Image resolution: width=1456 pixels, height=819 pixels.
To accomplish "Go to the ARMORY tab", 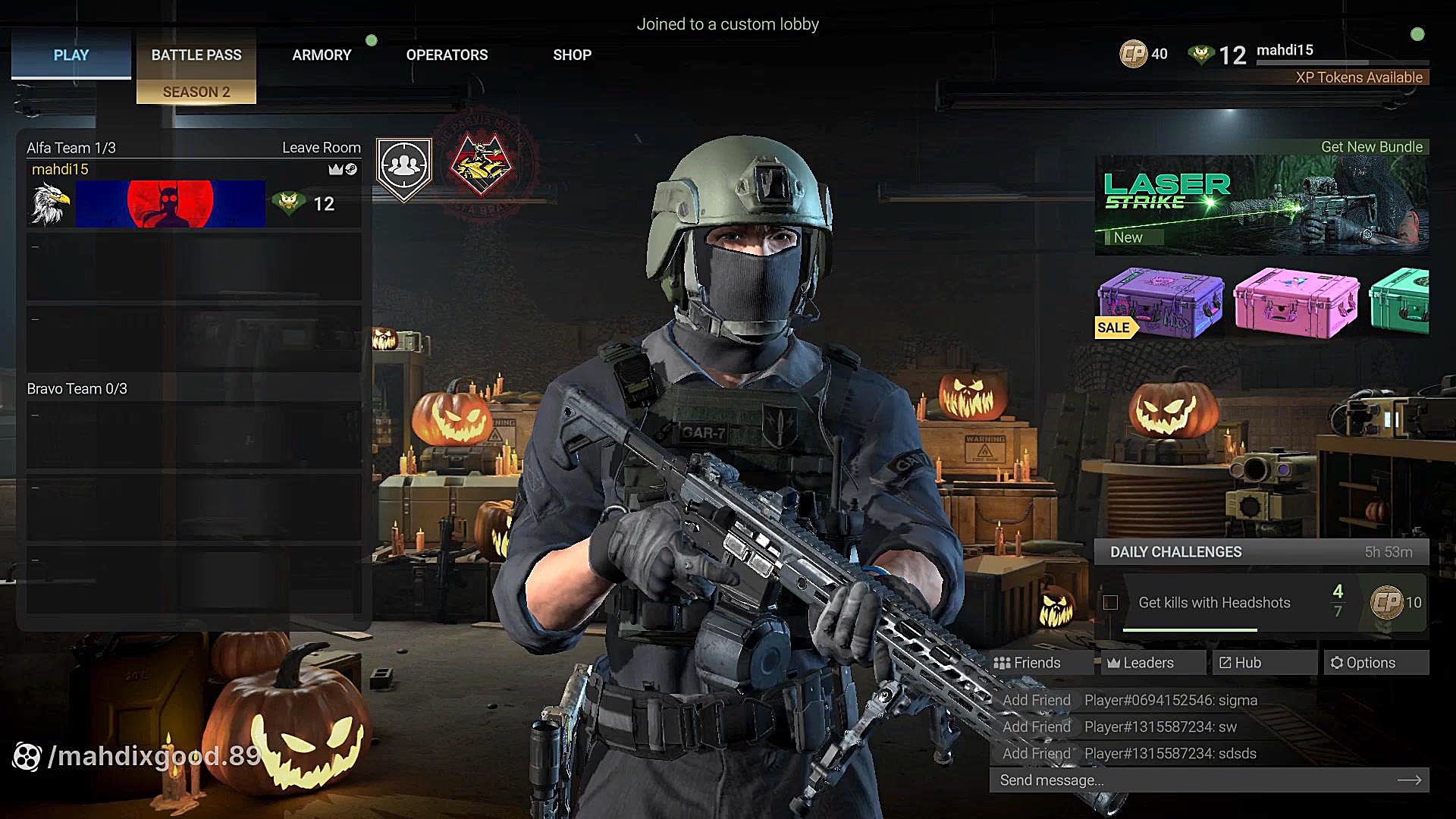I will pyautogui.click(x=322, y=55).
